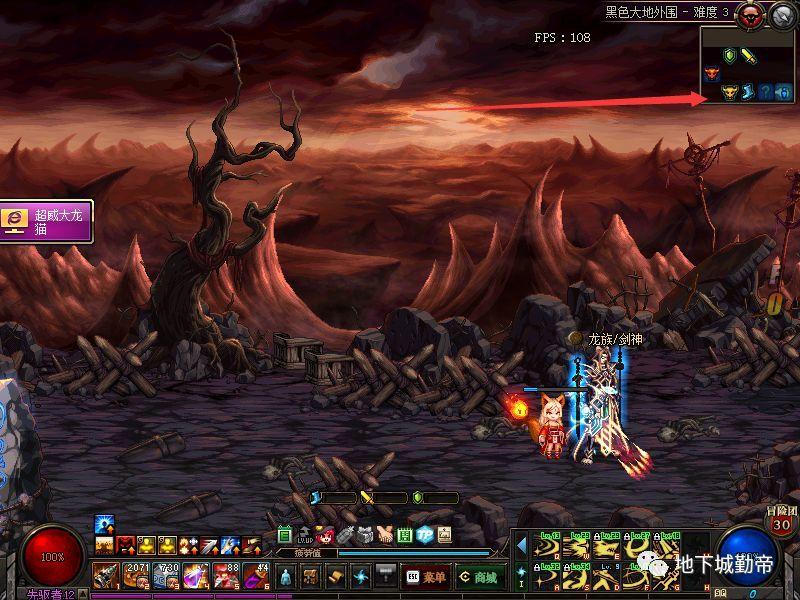800x600 pixels.
Task: Open the character info silhouette icon
Action: coord(288,577)
